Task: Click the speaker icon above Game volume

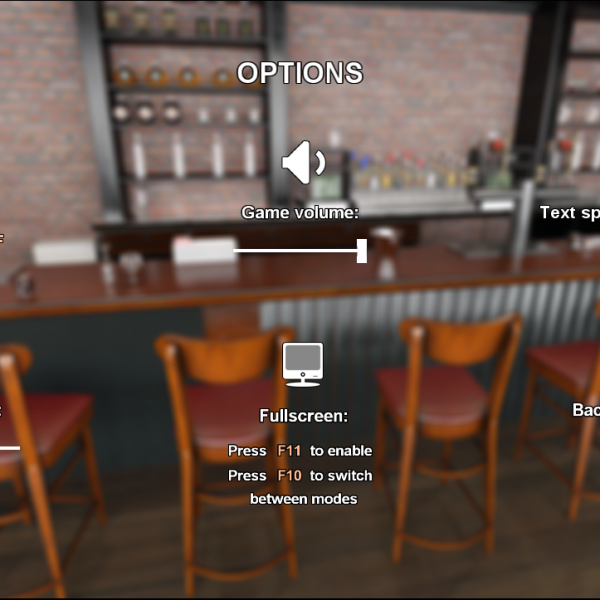Action: coord(301,163)
